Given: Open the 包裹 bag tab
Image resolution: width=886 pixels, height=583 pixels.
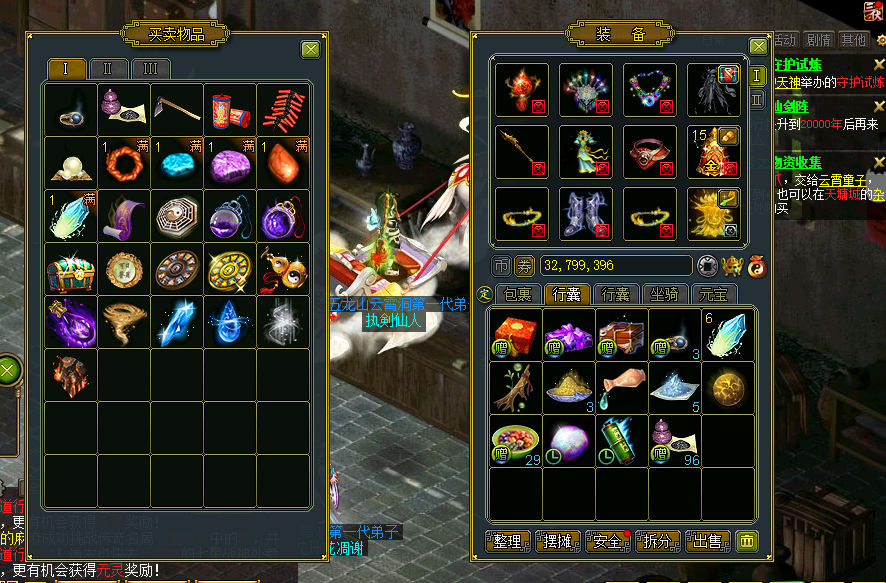Looking at the screenshot, I should tap(517, 295).
